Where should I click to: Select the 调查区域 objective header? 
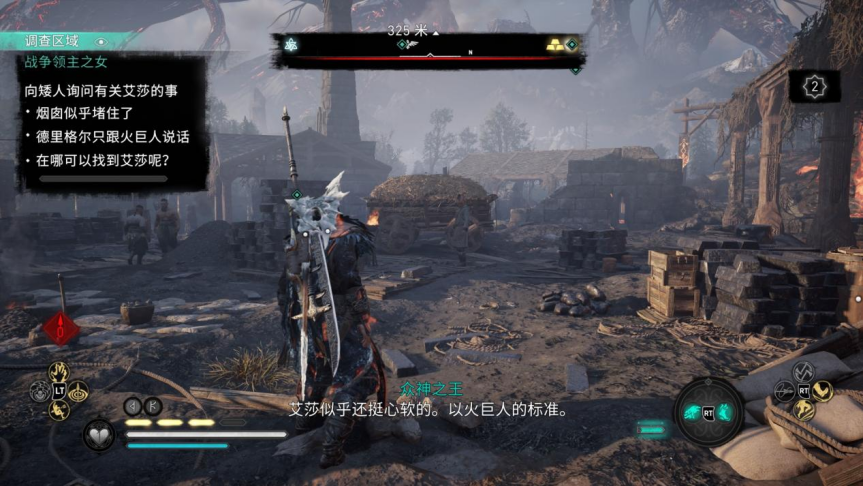(62, 42)
